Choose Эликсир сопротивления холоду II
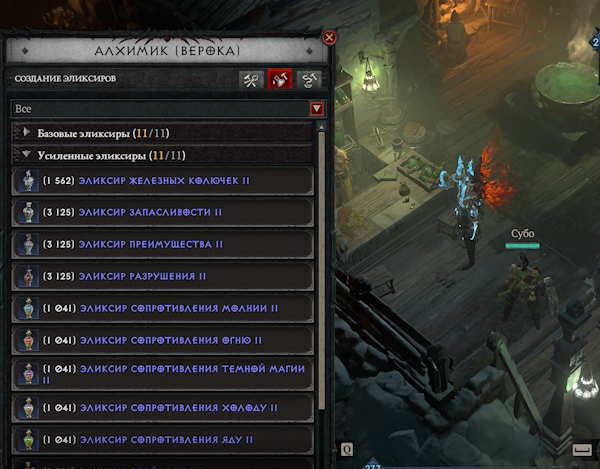Viewport: 600px width, 469px height. [163, 408]
